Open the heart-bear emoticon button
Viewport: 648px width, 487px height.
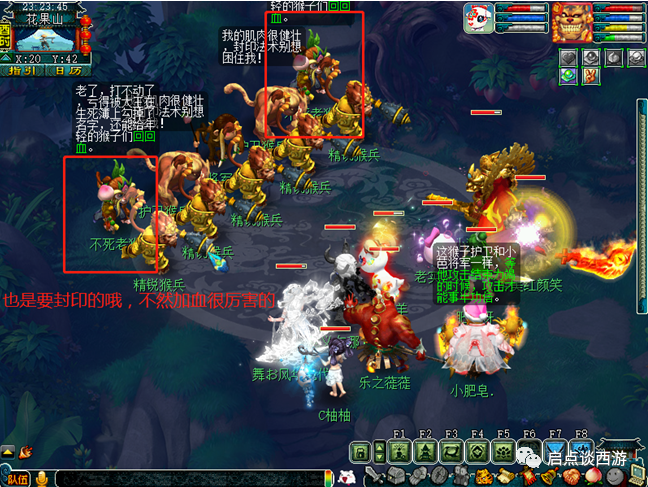point(347,476)
